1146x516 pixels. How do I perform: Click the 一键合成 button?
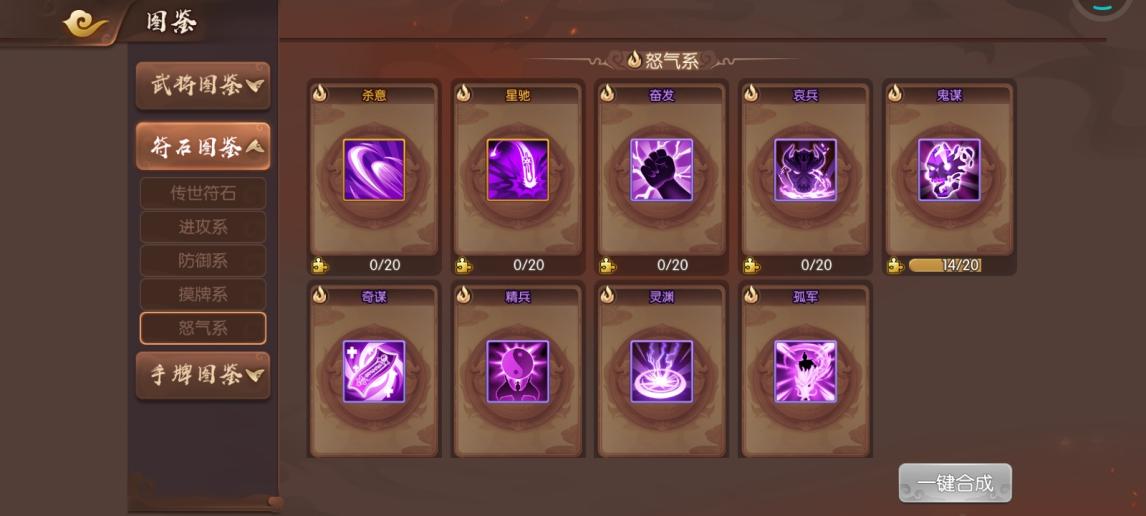[955, 483]
